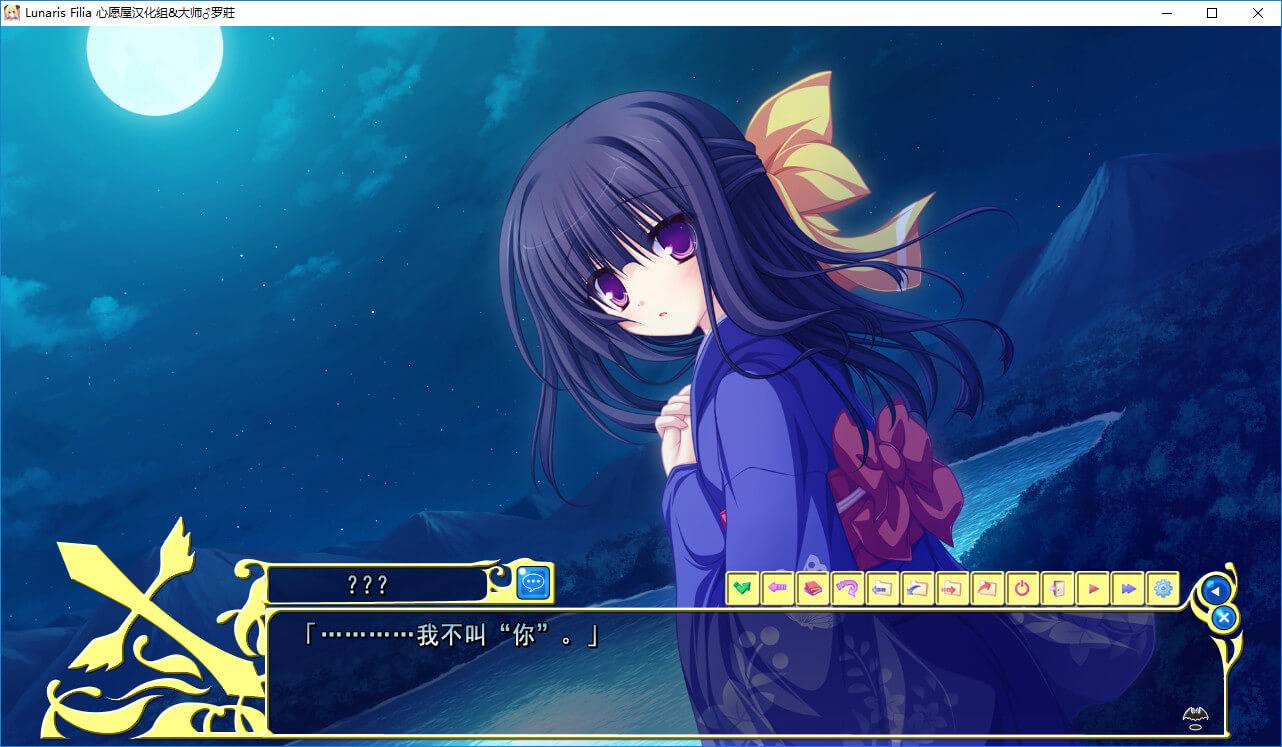
Task: Start auto-play with the red play arrow
Action: tap(1093, 588)
